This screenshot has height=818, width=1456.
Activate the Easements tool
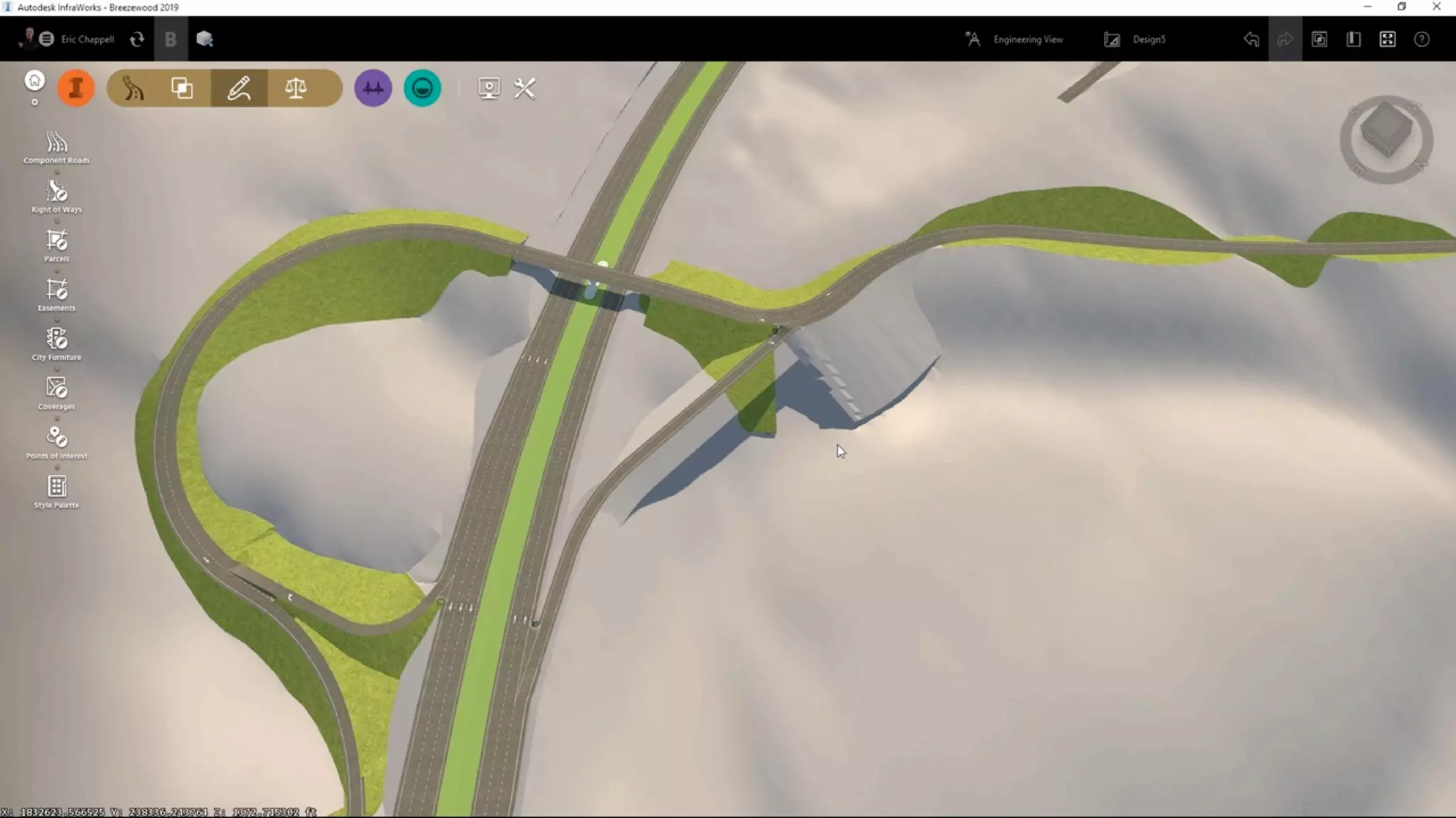56,294
